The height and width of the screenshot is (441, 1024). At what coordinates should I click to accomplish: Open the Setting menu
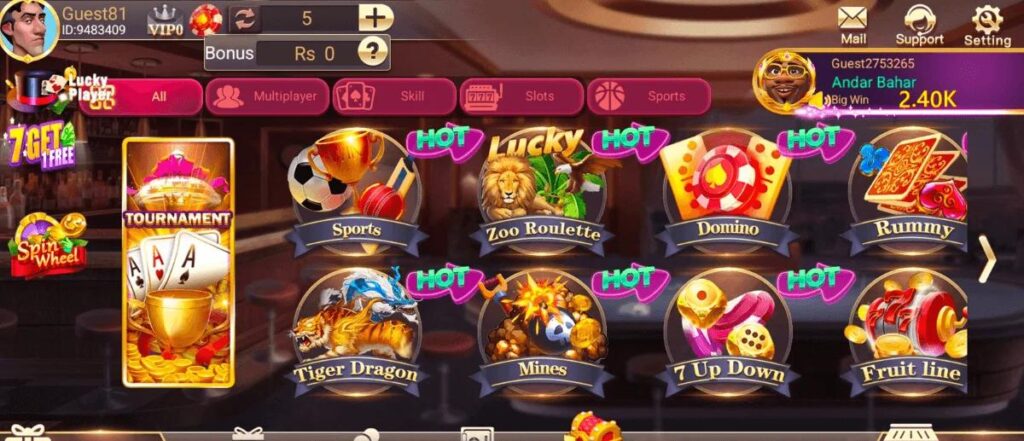987,24
